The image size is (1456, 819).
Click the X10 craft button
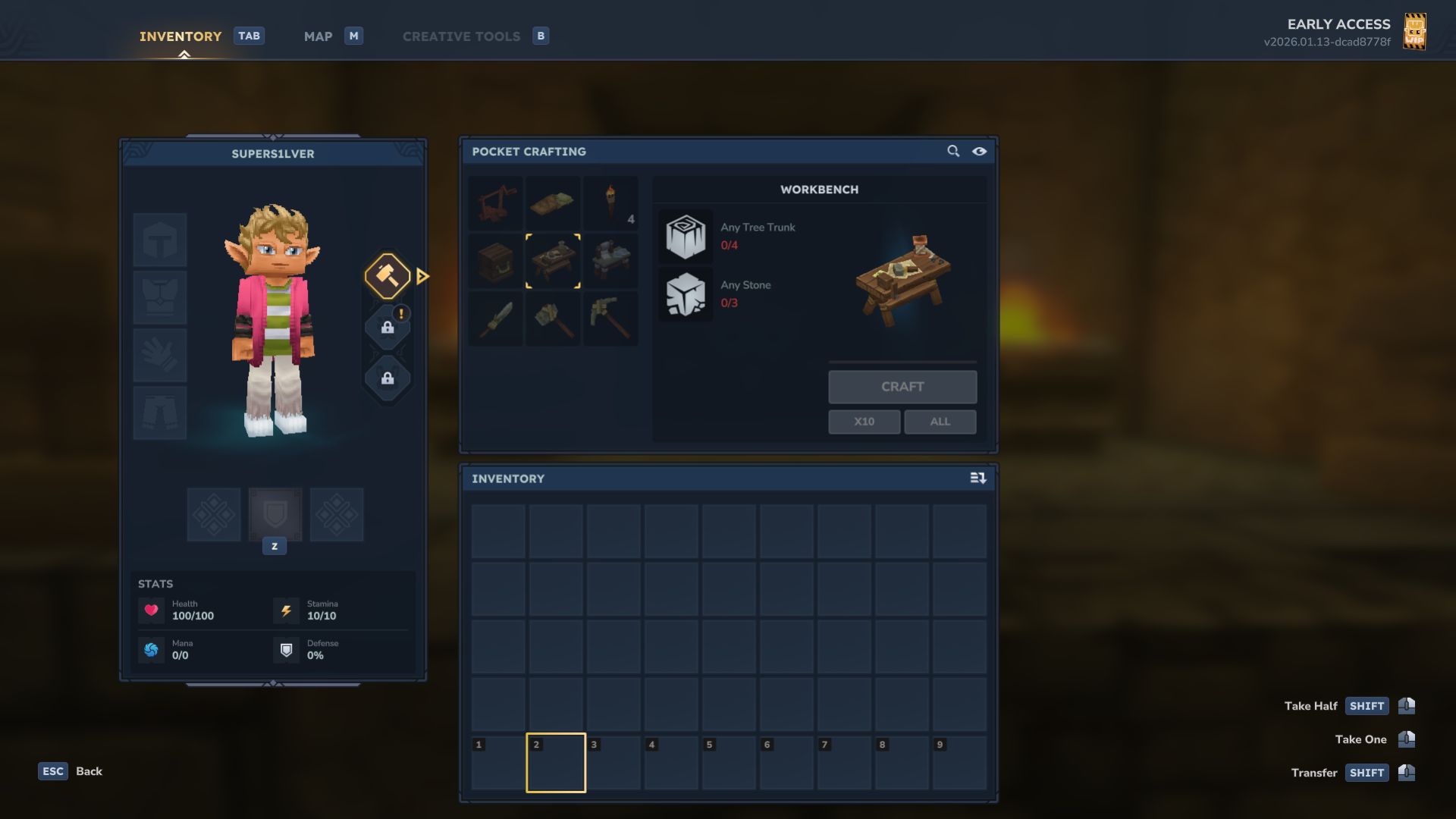click(864, 422)
